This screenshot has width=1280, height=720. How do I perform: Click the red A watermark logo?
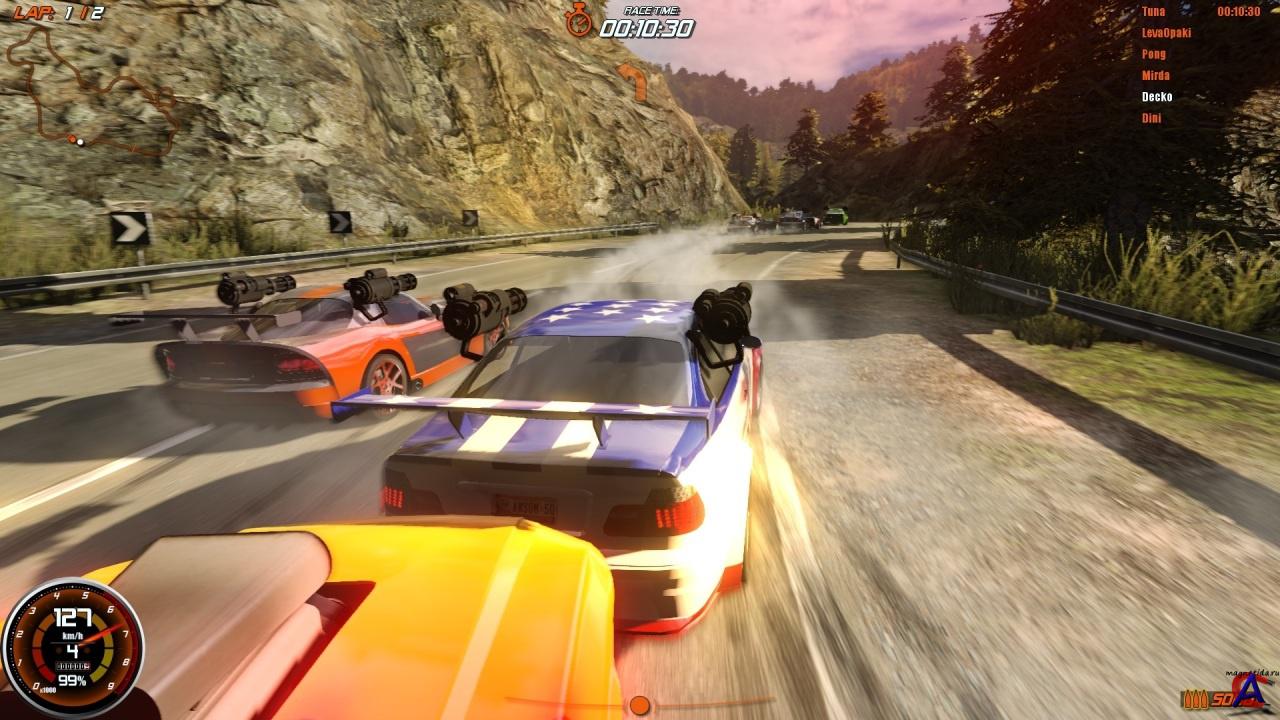point(1250,690)
